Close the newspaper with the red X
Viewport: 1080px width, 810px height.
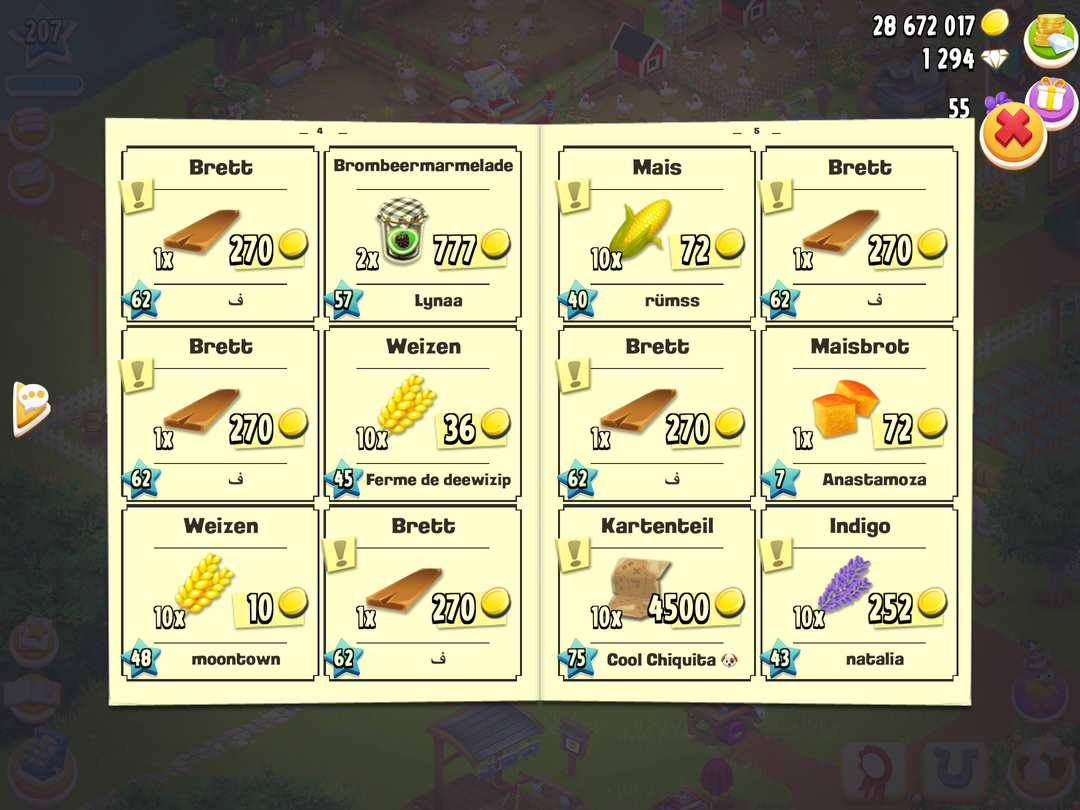(1012, 135)
